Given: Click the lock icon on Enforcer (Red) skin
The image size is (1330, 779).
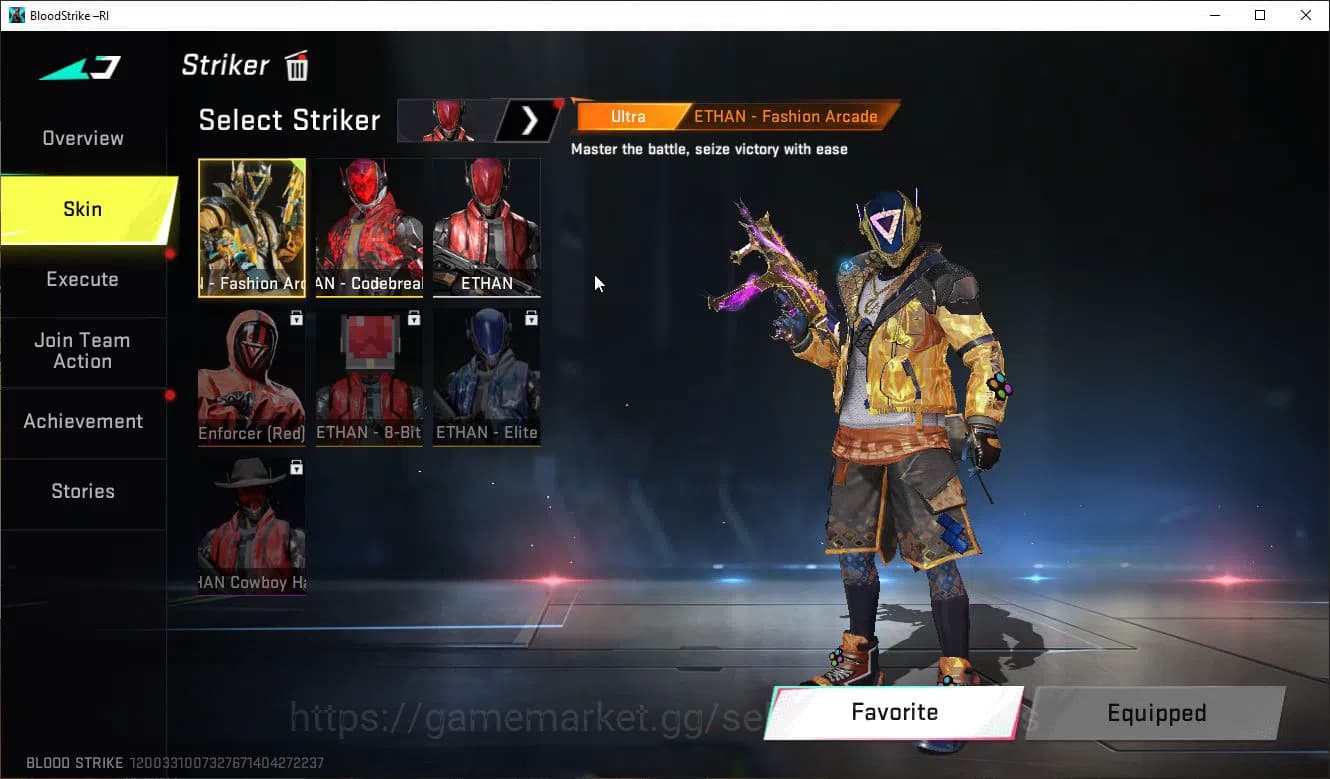Looking at the screenshot, I should [295, 317].
